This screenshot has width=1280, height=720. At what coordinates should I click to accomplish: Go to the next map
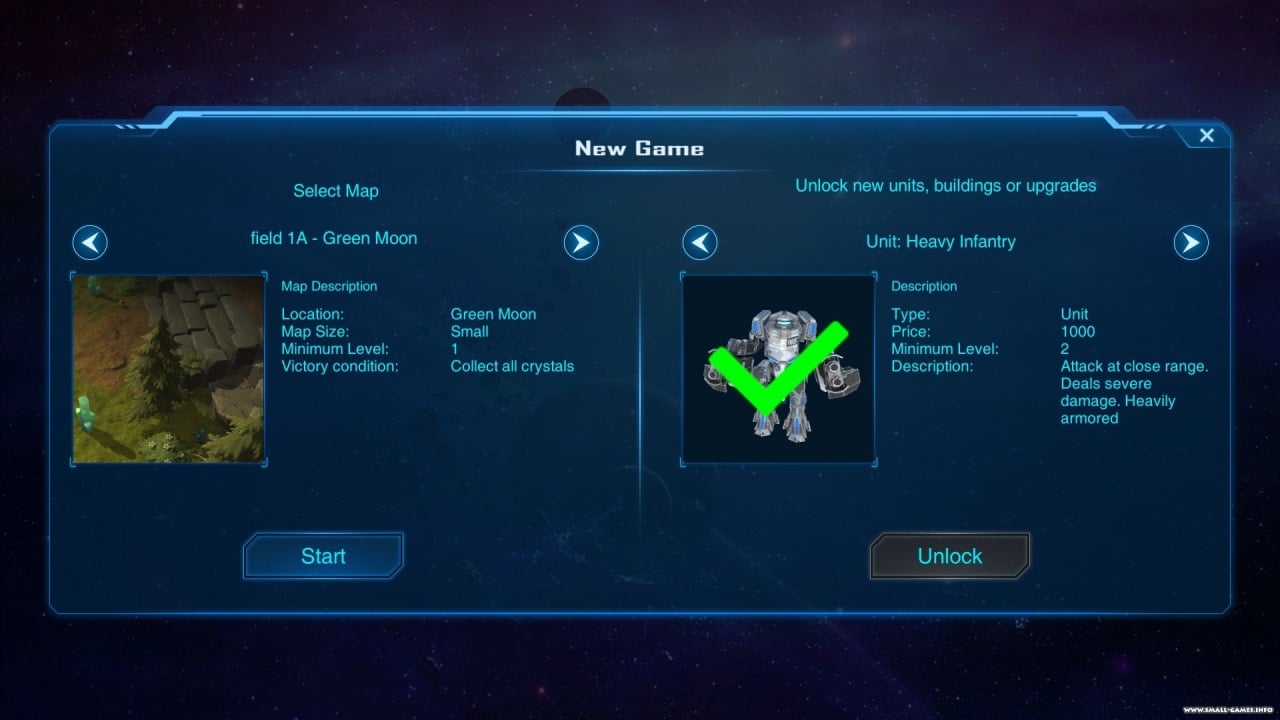tap(581, 242)
